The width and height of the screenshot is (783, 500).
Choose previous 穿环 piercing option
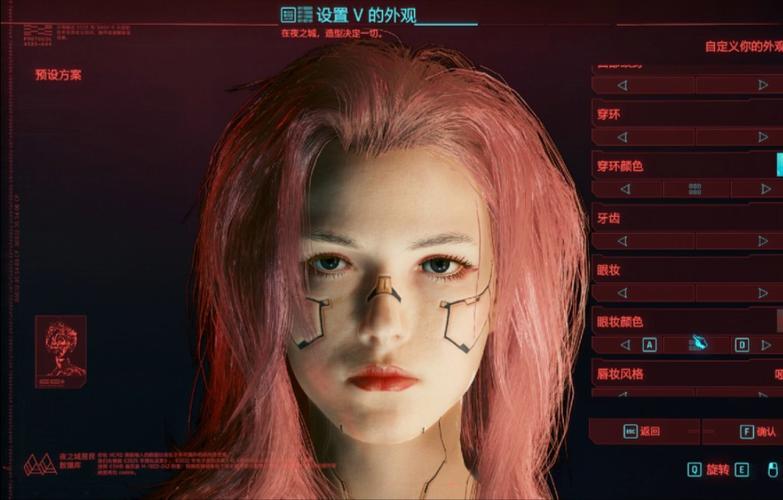tap(624, 137)
